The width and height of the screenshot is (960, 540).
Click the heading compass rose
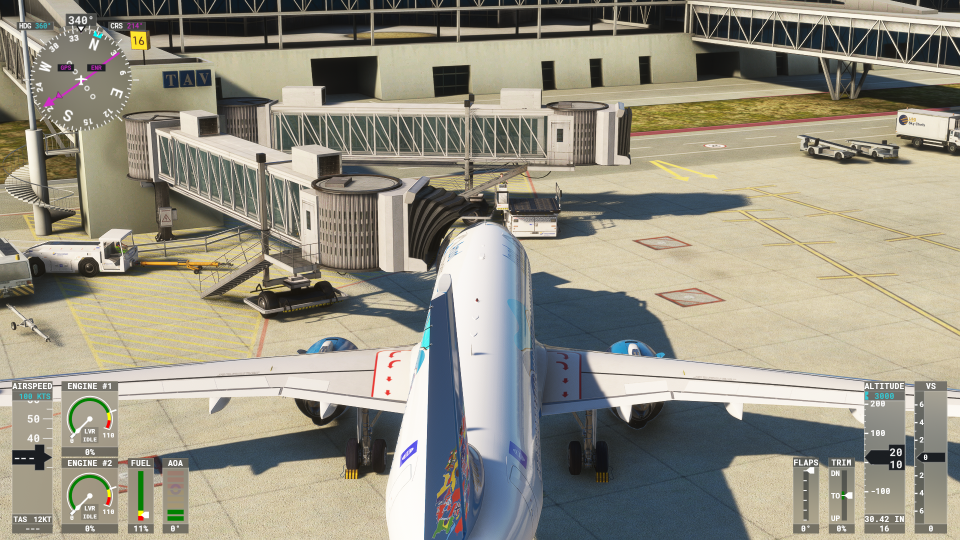coord(80,79)
